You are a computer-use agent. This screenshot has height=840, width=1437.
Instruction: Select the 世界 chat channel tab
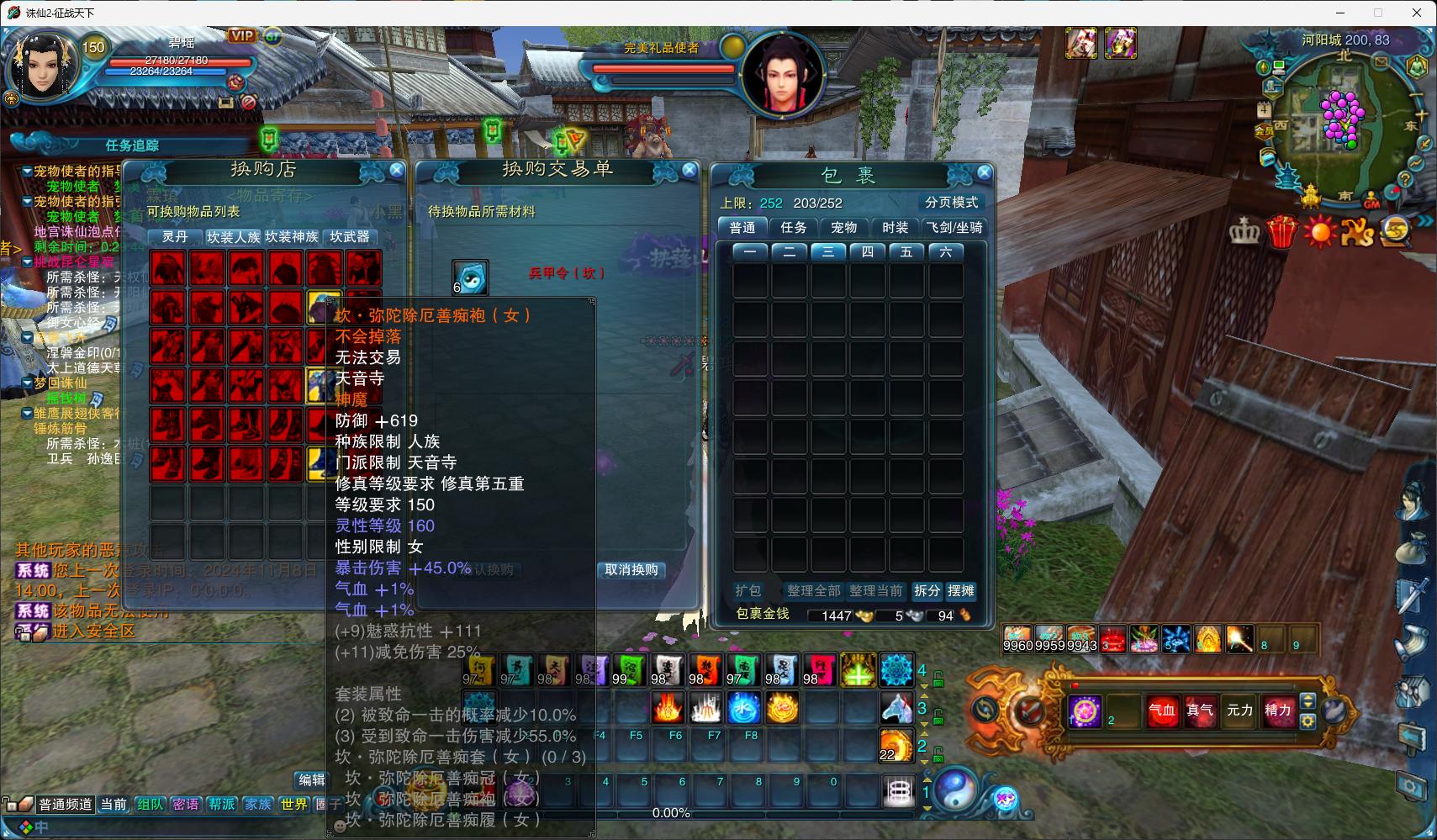point(293,804)
